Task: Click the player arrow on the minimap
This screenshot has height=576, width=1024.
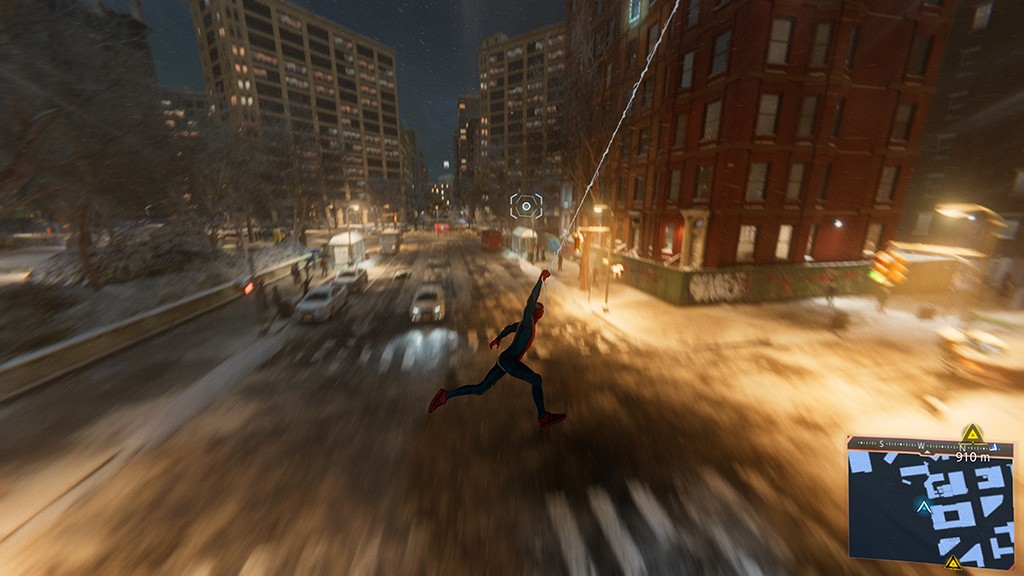Action: [x=924, y=507]
